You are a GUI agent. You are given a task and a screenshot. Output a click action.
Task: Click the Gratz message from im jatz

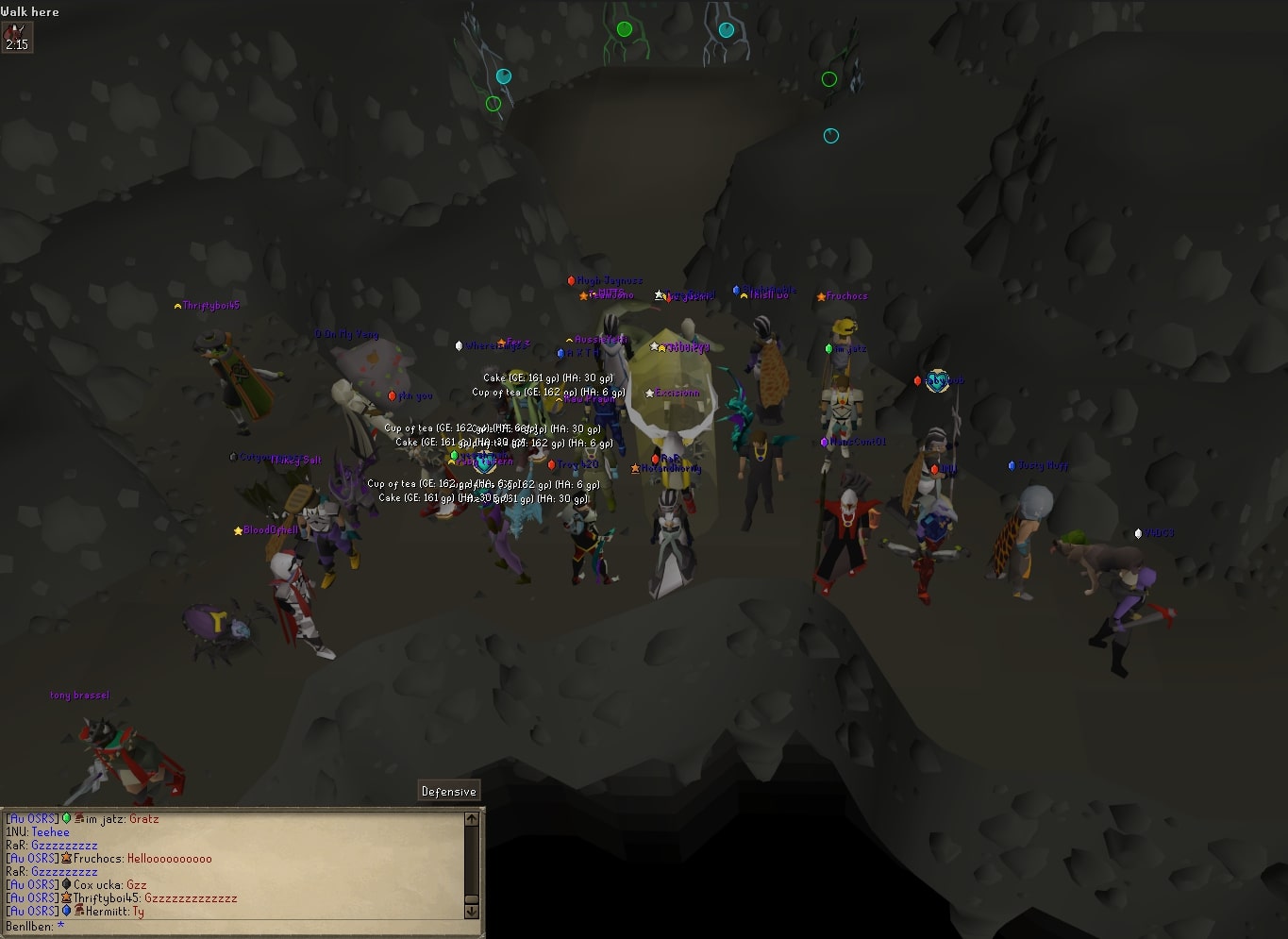(143, 818)
